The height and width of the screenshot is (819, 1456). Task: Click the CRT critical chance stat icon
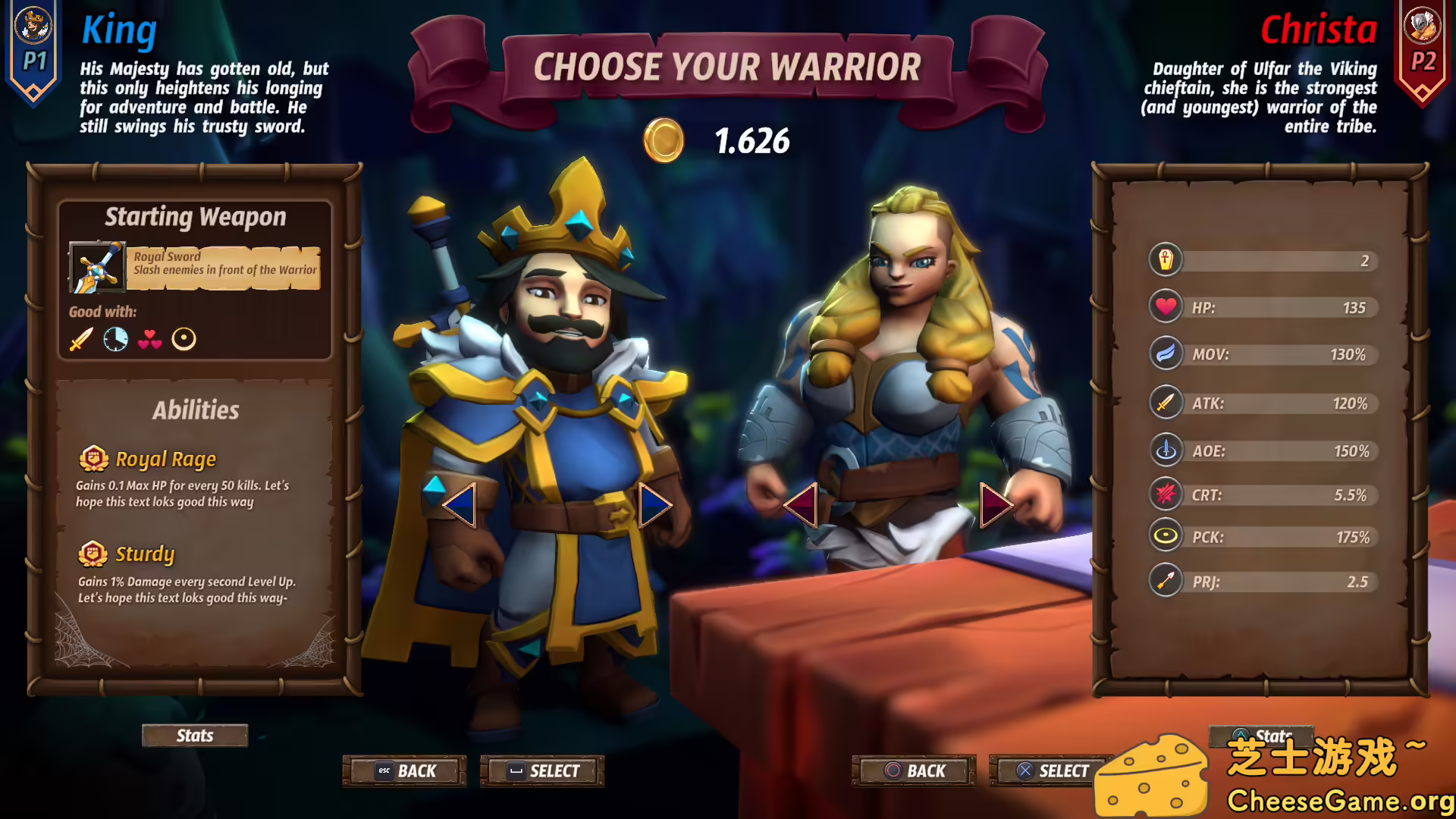coord(1166,494)
